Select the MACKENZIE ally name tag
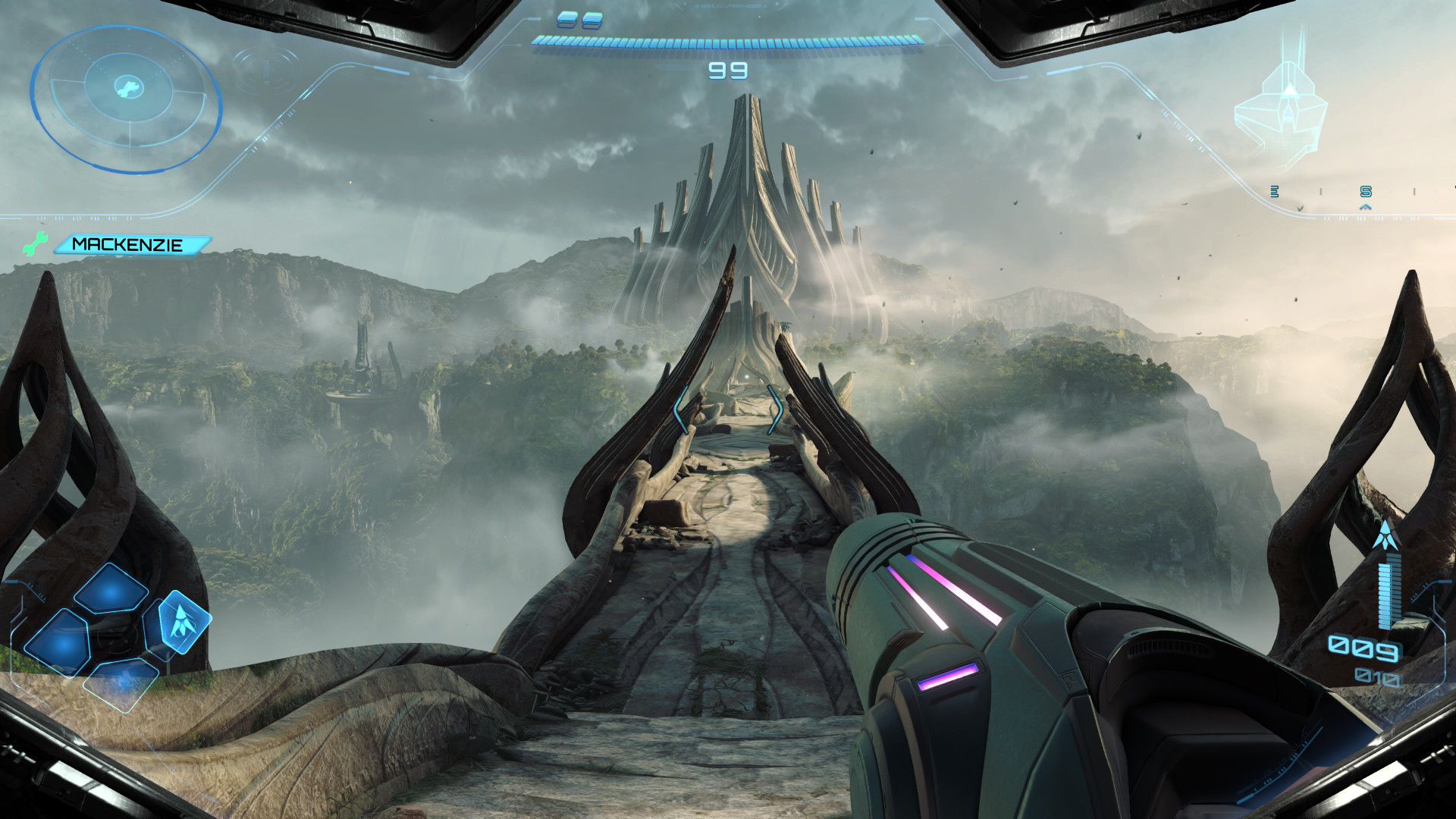 pos(129,245)
